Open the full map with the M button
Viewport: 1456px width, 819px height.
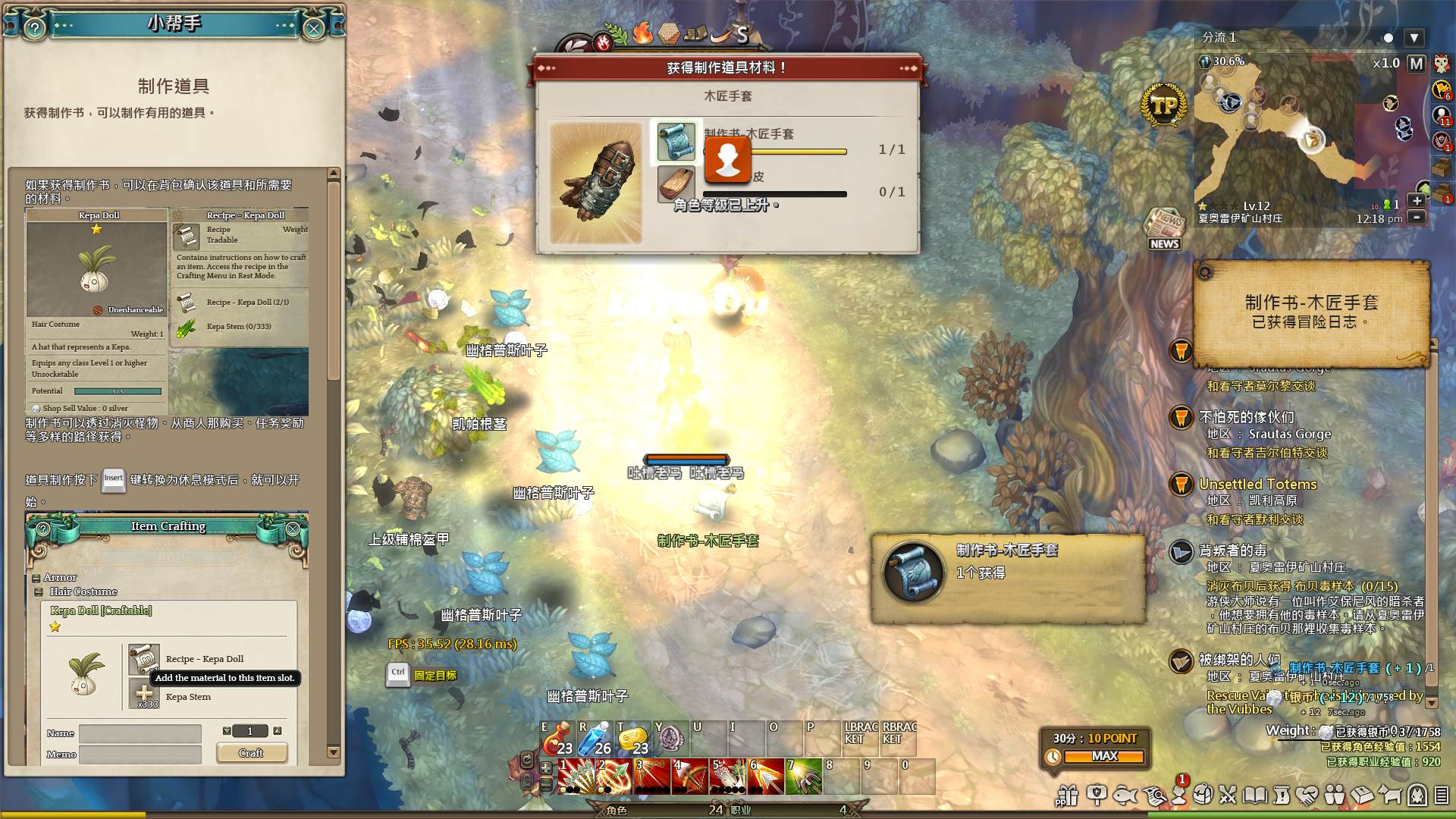click(1416, 64)
